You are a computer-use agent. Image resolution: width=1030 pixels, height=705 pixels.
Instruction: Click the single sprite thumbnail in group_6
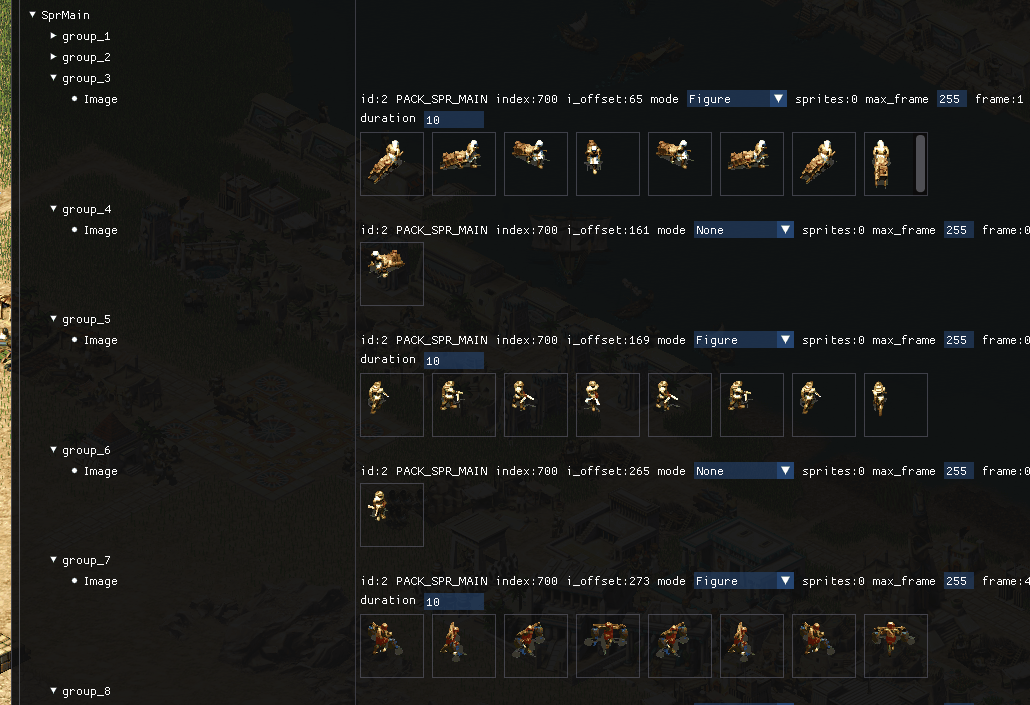coord(392,515)
